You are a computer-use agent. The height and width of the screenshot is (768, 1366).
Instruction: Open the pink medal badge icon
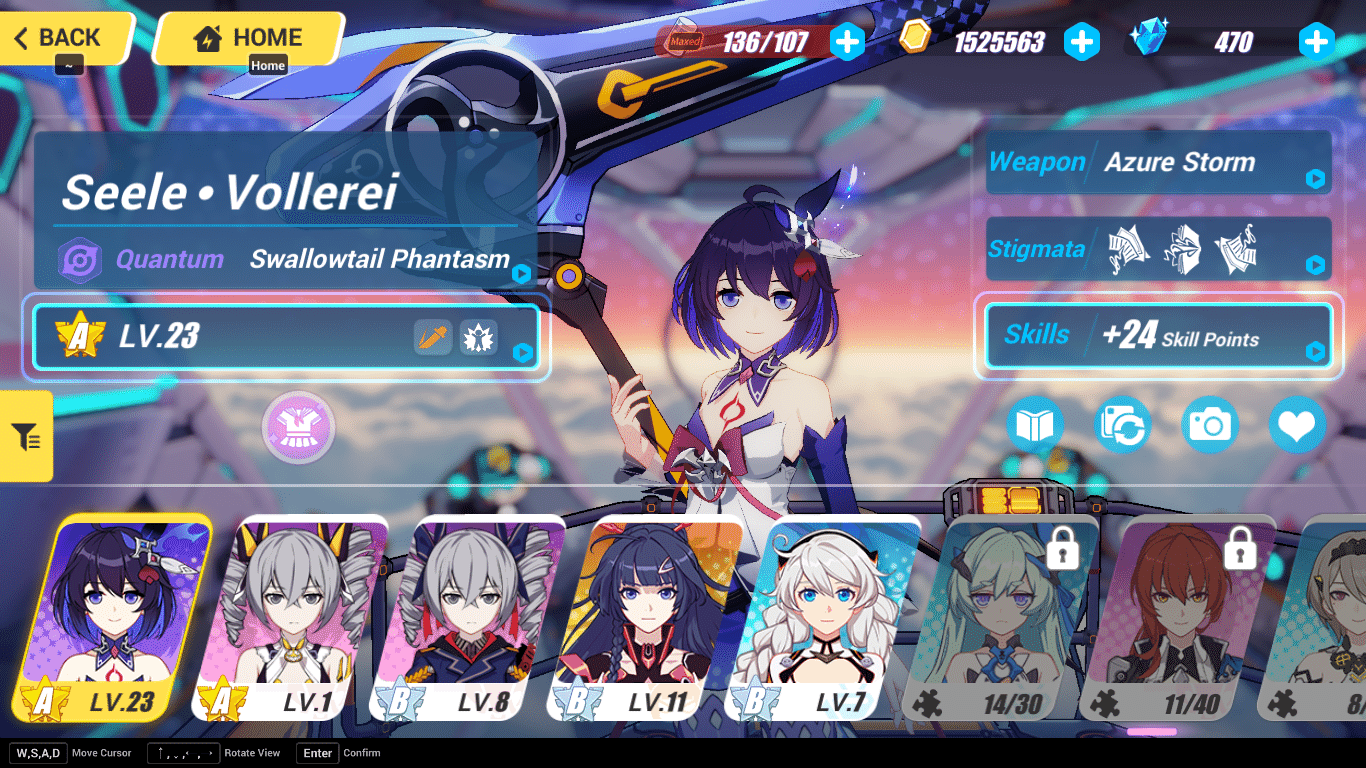298,427
